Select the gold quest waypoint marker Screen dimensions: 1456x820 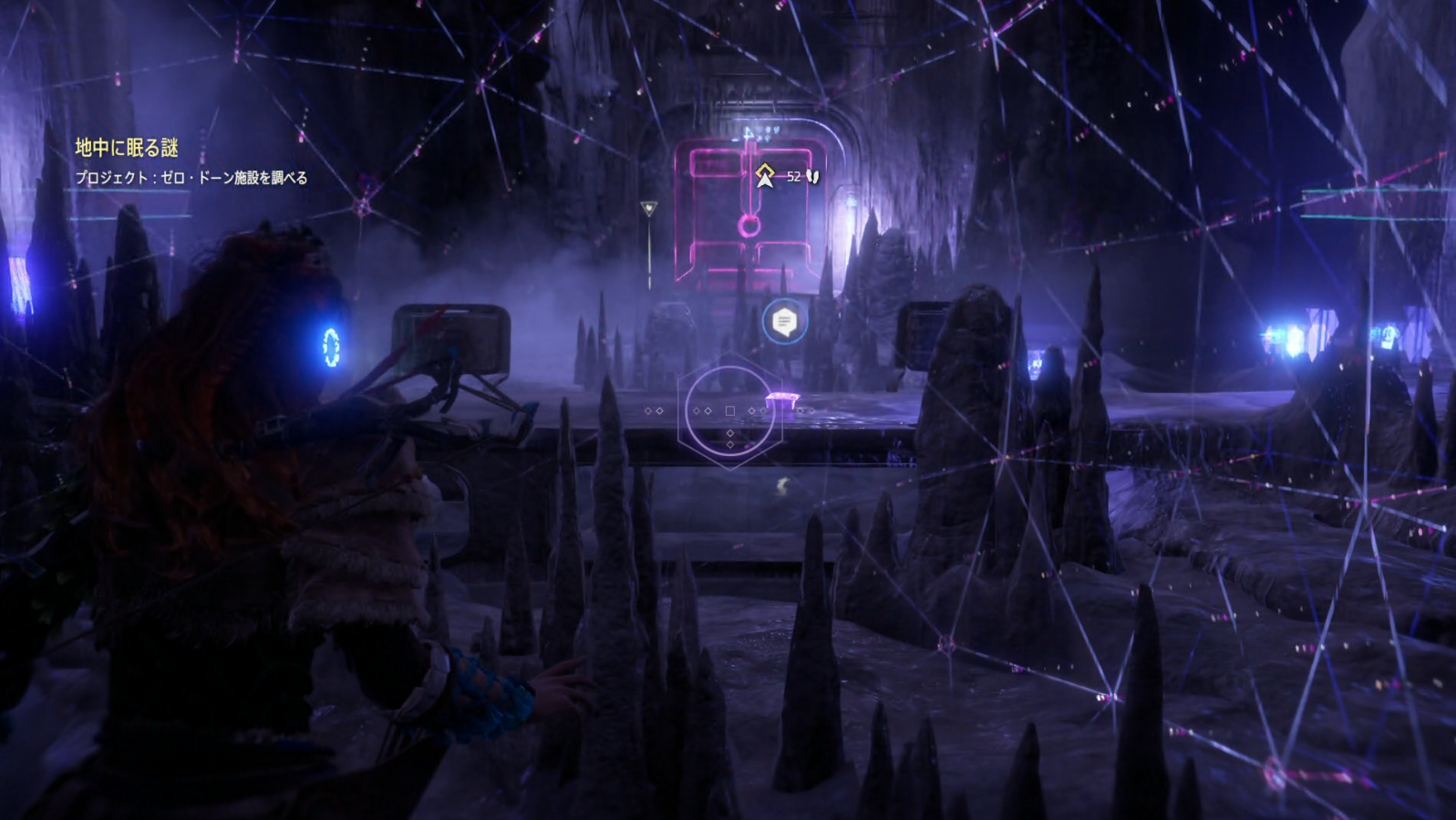click(x=765, y=175)
